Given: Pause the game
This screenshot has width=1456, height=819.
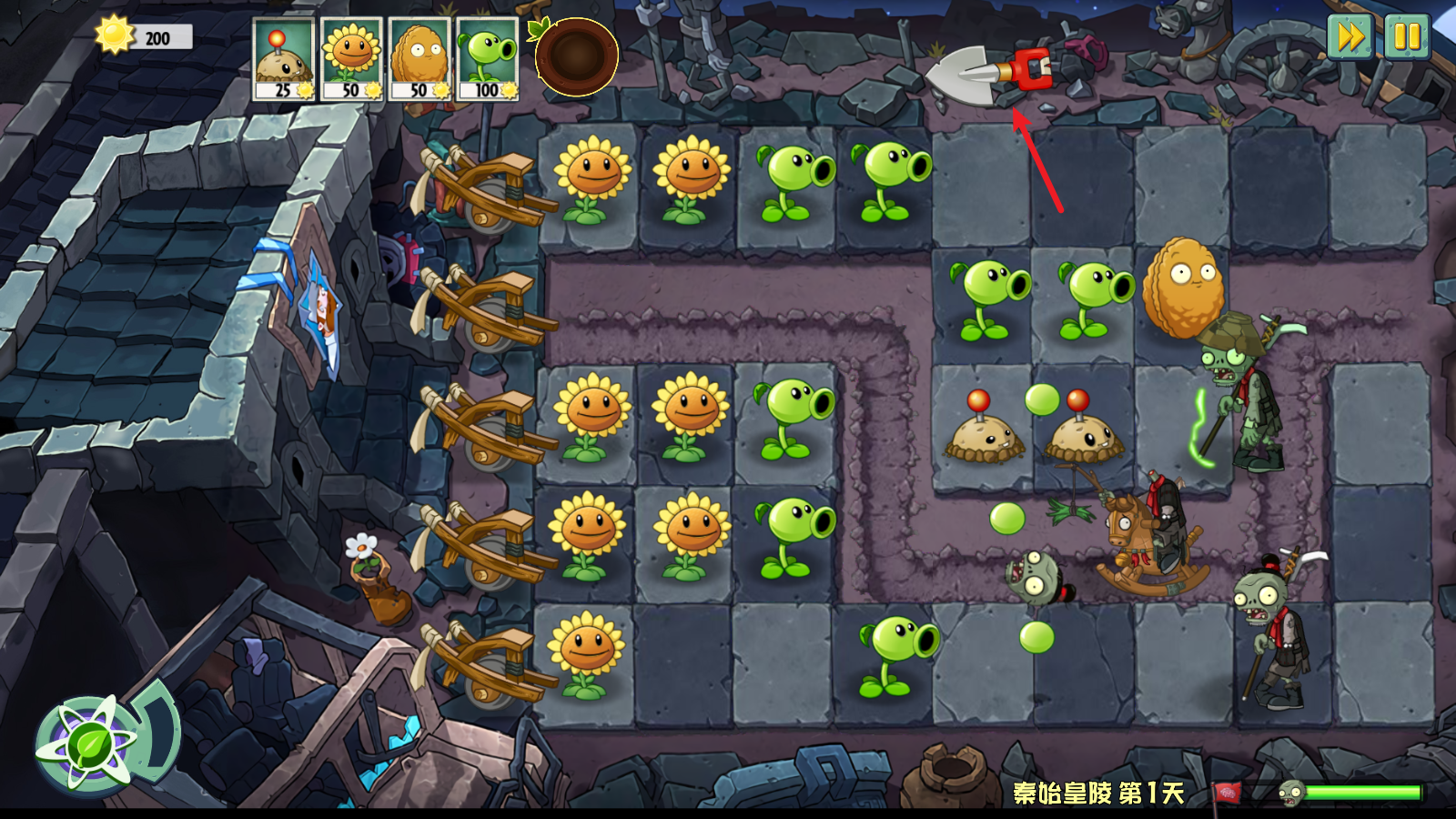Looking at the screenshot, I should 1407,37.
